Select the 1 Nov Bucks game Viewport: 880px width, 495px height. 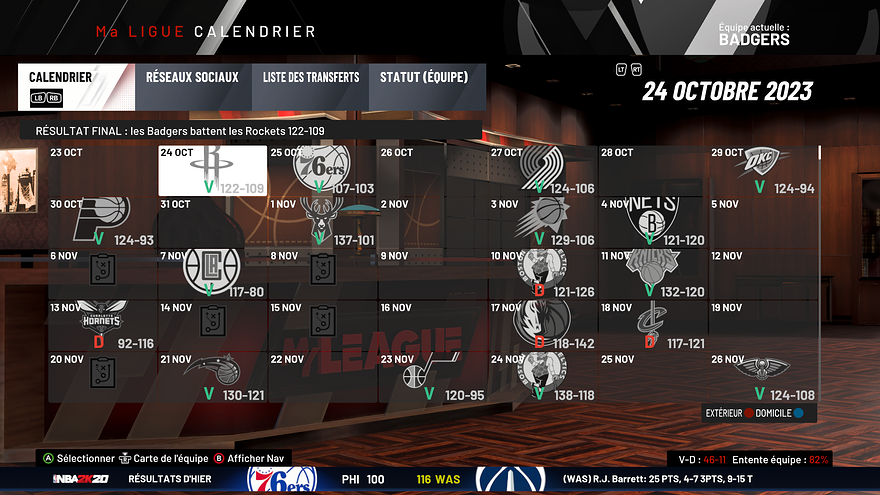tap(322, 222)
